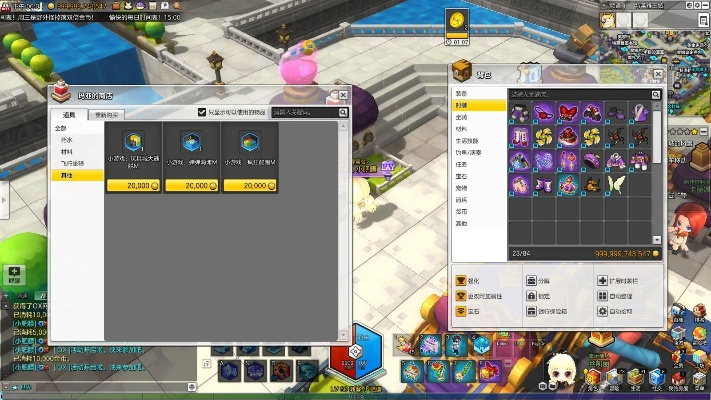The width and height of the screenshot is (711, 400).
Task: Switch to the 道具 shop tab
Action: 67,115
